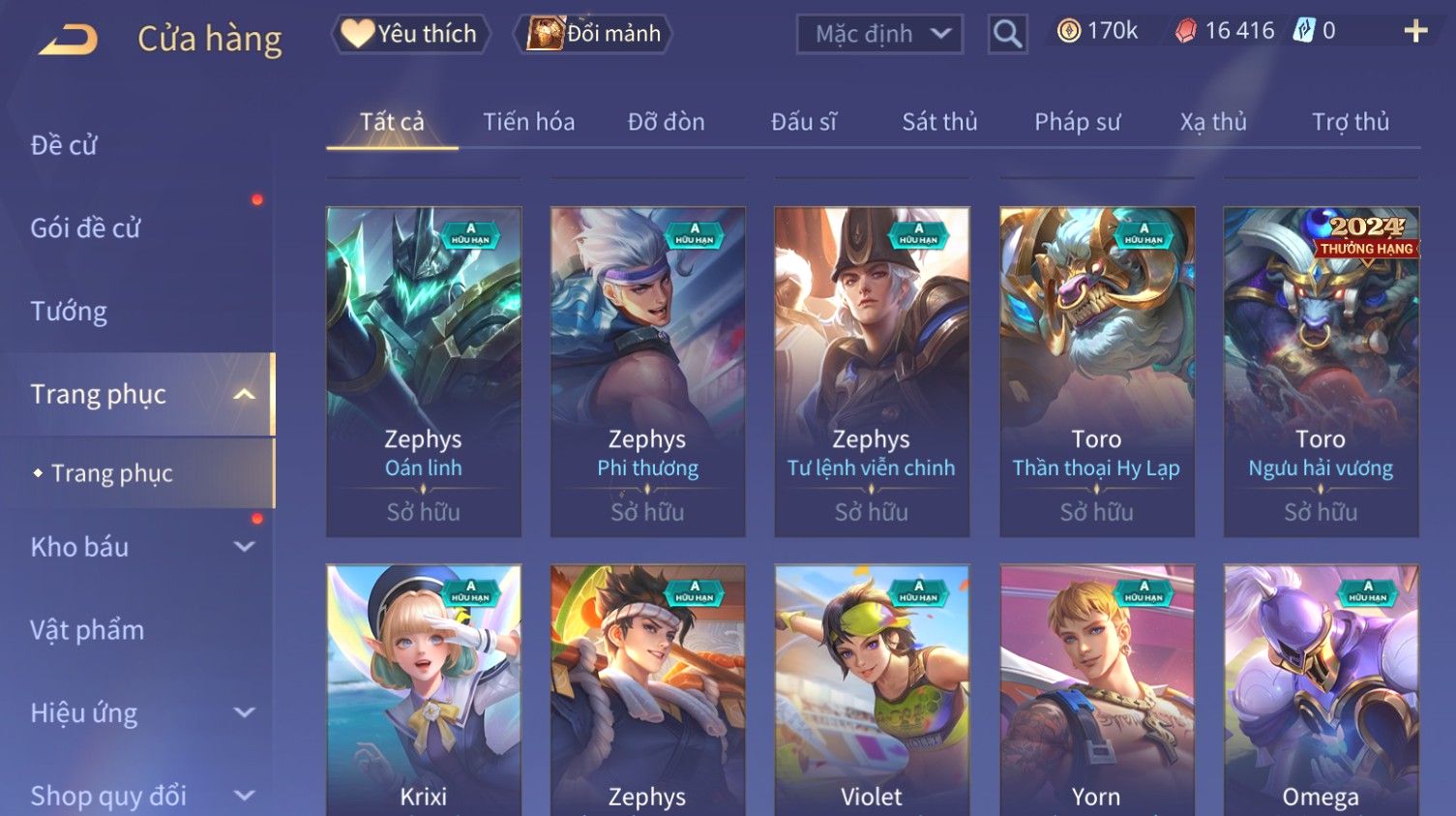The height and width of the screenshot is (816, 1456).
Task: Show the Đỡ đòn category
Action: pos(666,122)
